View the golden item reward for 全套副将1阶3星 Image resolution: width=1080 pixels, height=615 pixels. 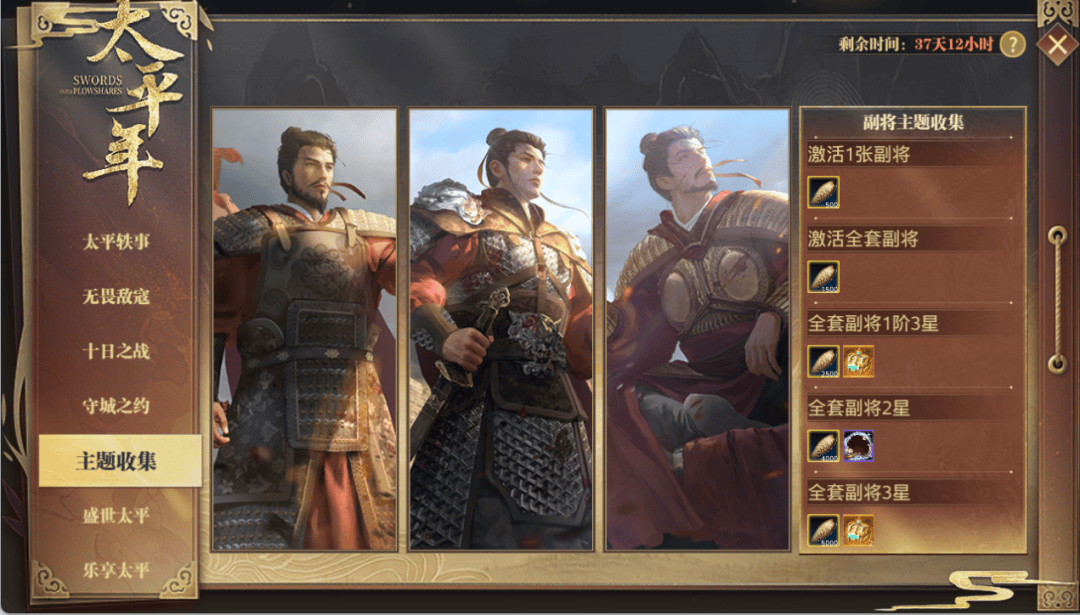pos(858,361)
